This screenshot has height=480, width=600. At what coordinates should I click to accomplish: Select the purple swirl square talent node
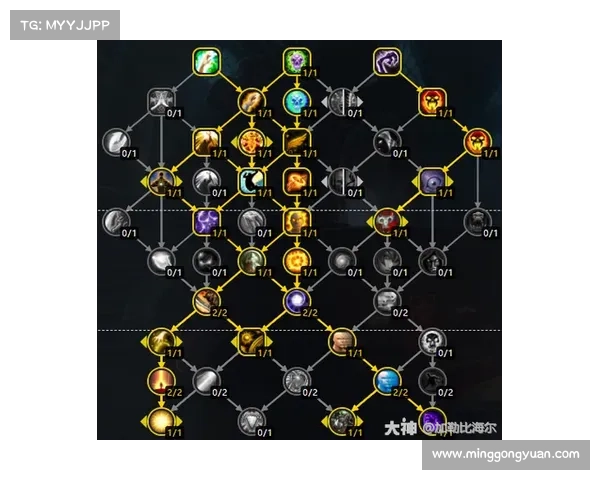click(x=387, y=61)
